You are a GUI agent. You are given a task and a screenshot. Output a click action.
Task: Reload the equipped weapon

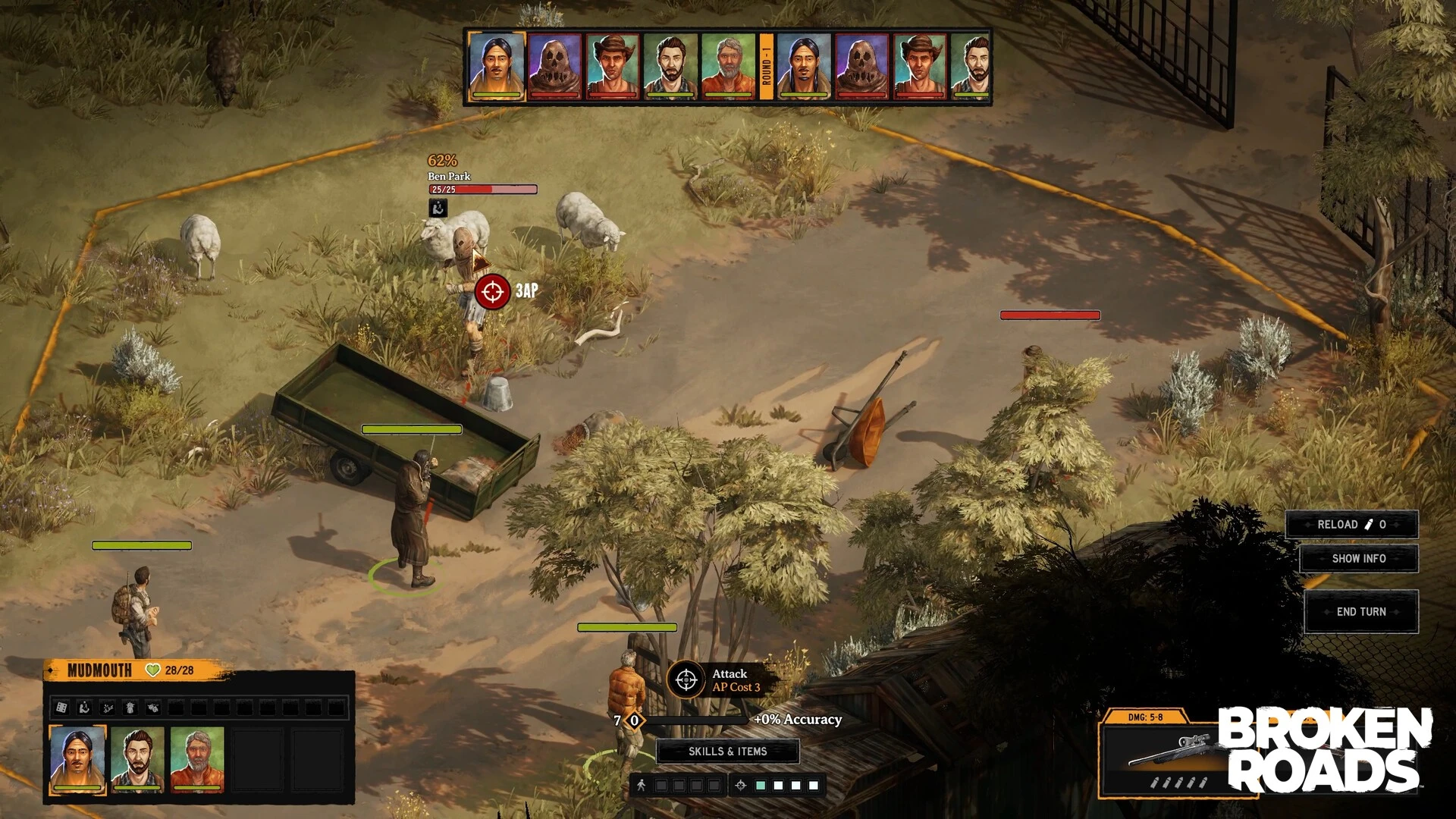pos(1351,525)
